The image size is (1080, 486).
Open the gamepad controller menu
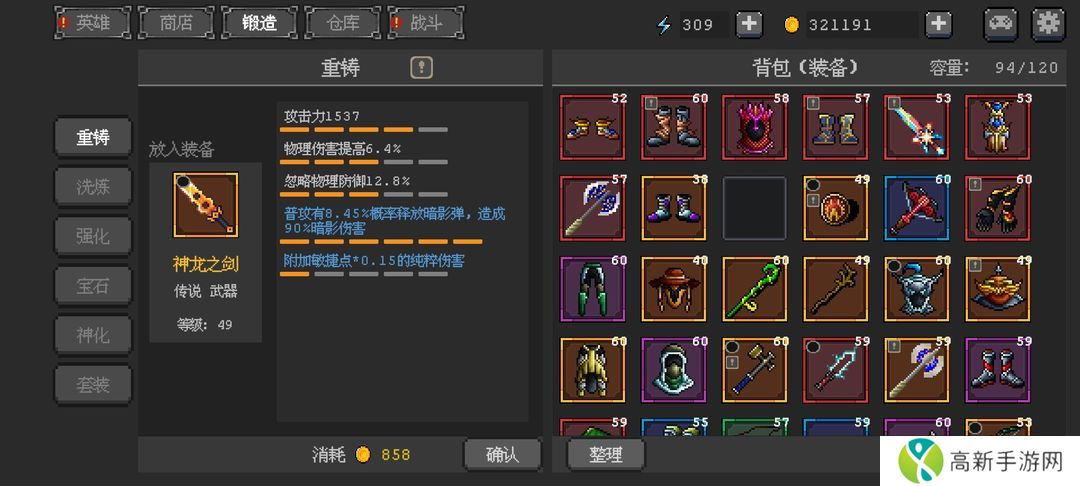click(1001, 24)
